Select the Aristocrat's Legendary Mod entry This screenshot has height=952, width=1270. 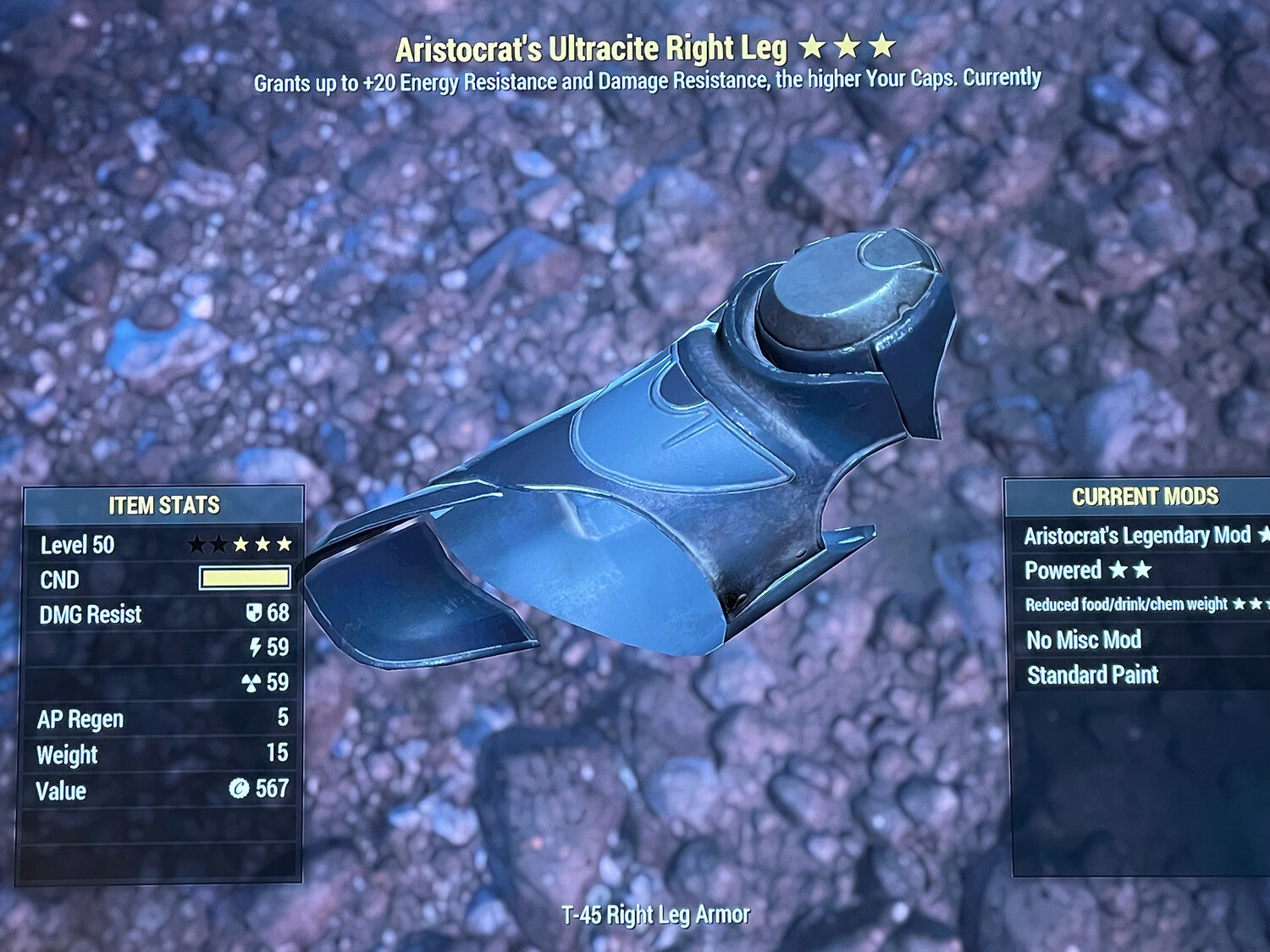(x=1137, y=536)
